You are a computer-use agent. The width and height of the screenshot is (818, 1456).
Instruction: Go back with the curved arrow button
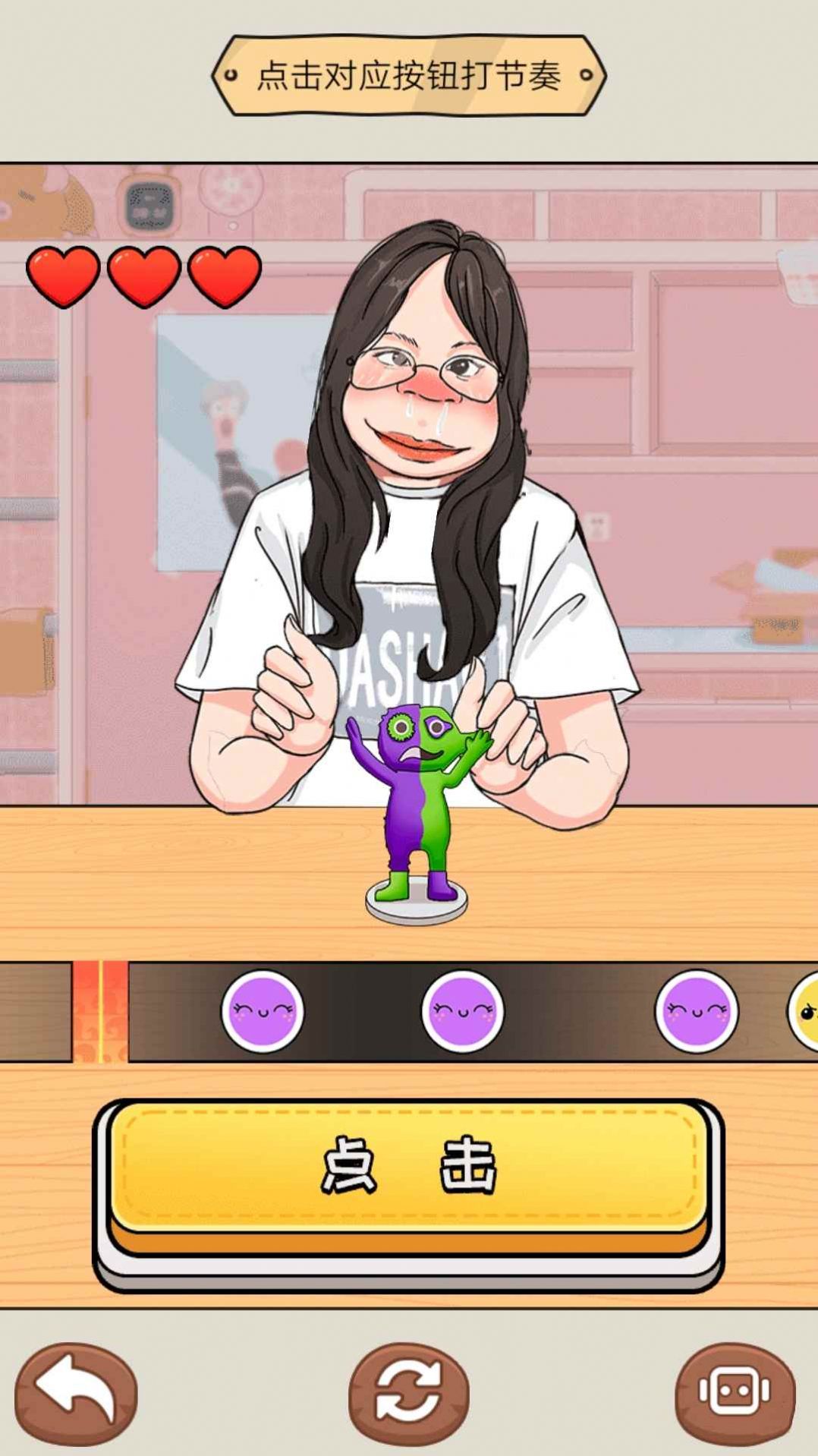pyautogui.click(x=76, y=1392)
